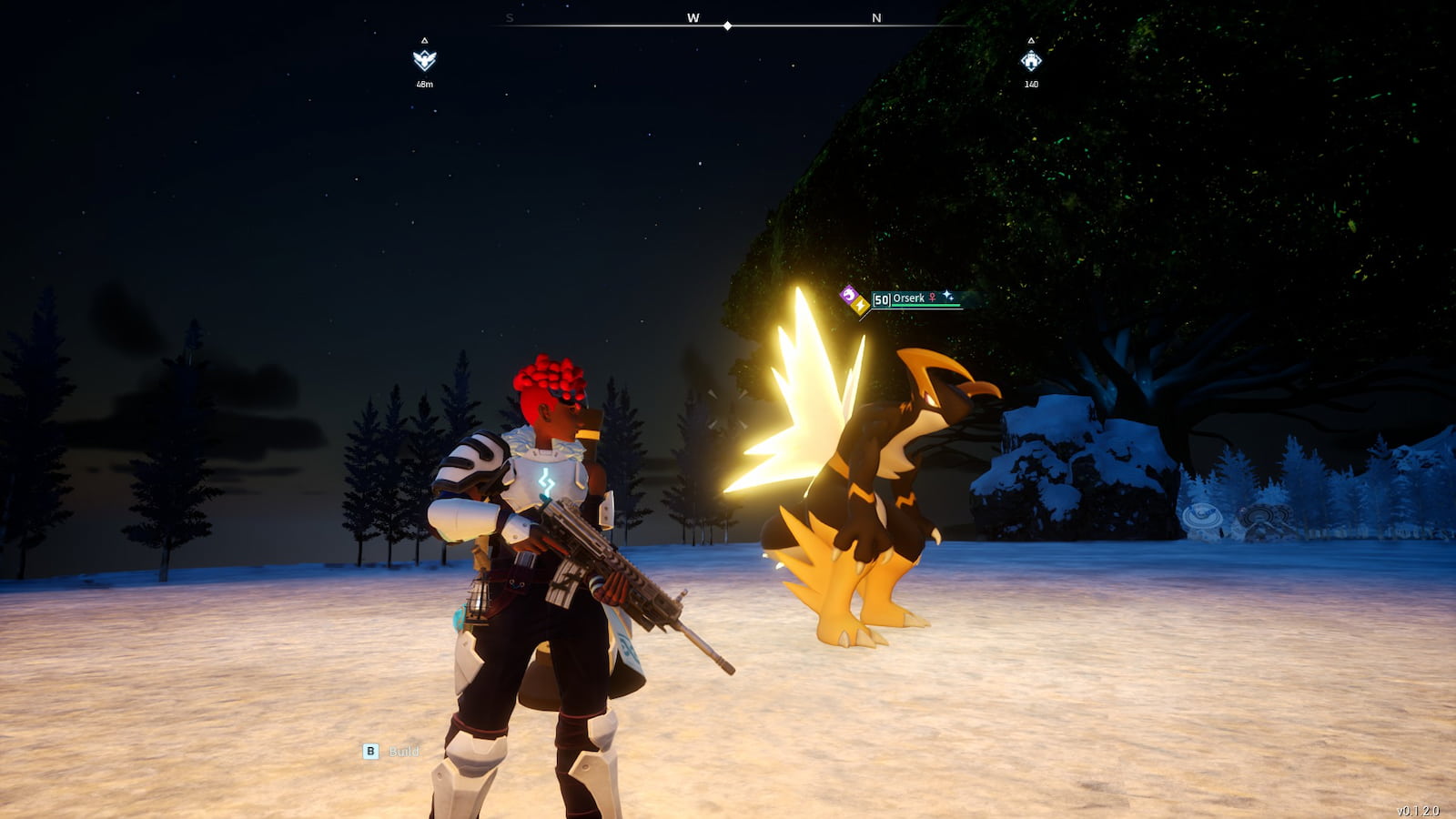Click the triangle arrow above the 140 base marker
The image size is (1456, 819).
click(1030, 40)
